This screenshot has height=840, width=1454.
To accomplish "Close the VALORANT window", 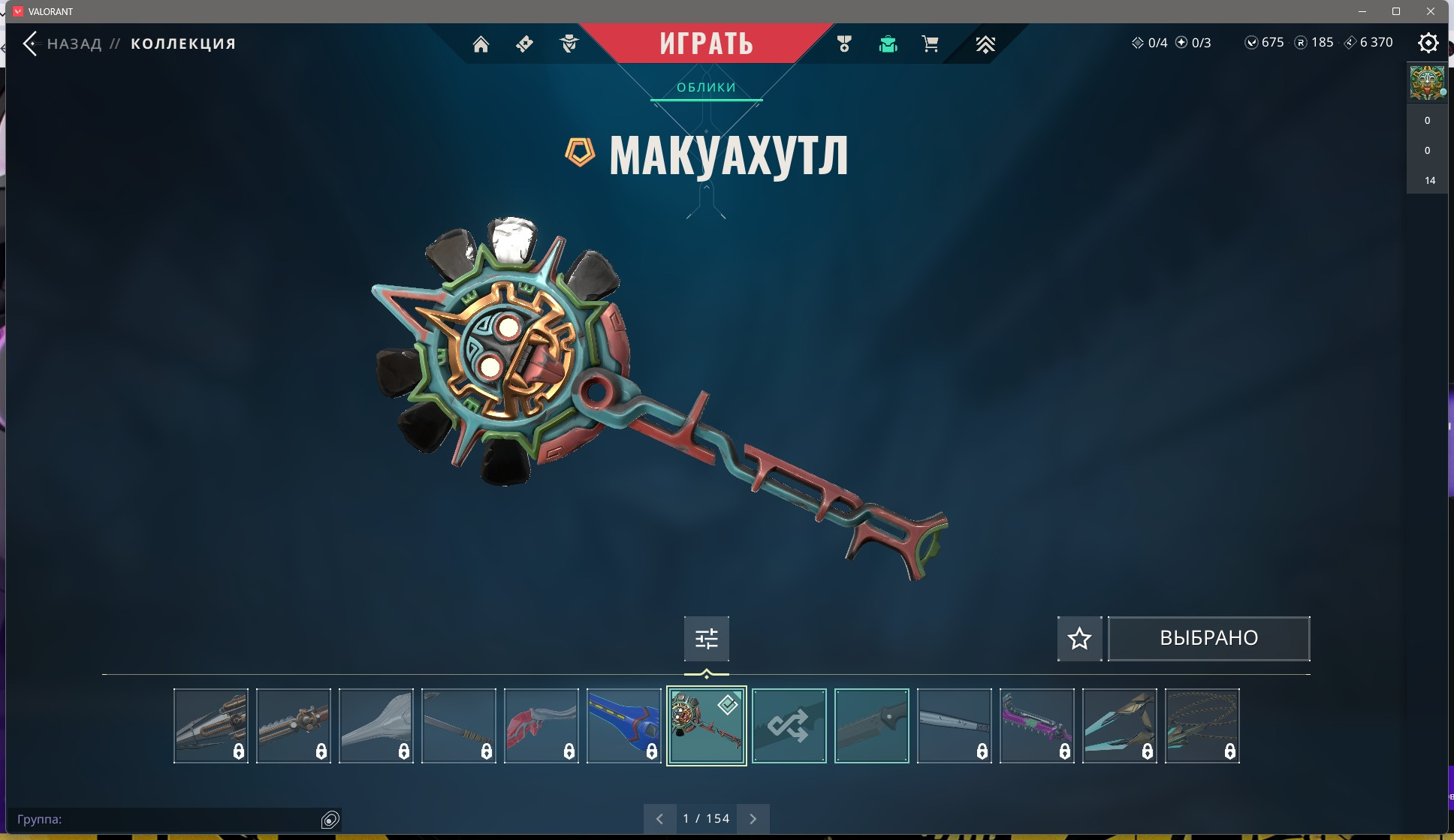I will tap(1431, 11).
